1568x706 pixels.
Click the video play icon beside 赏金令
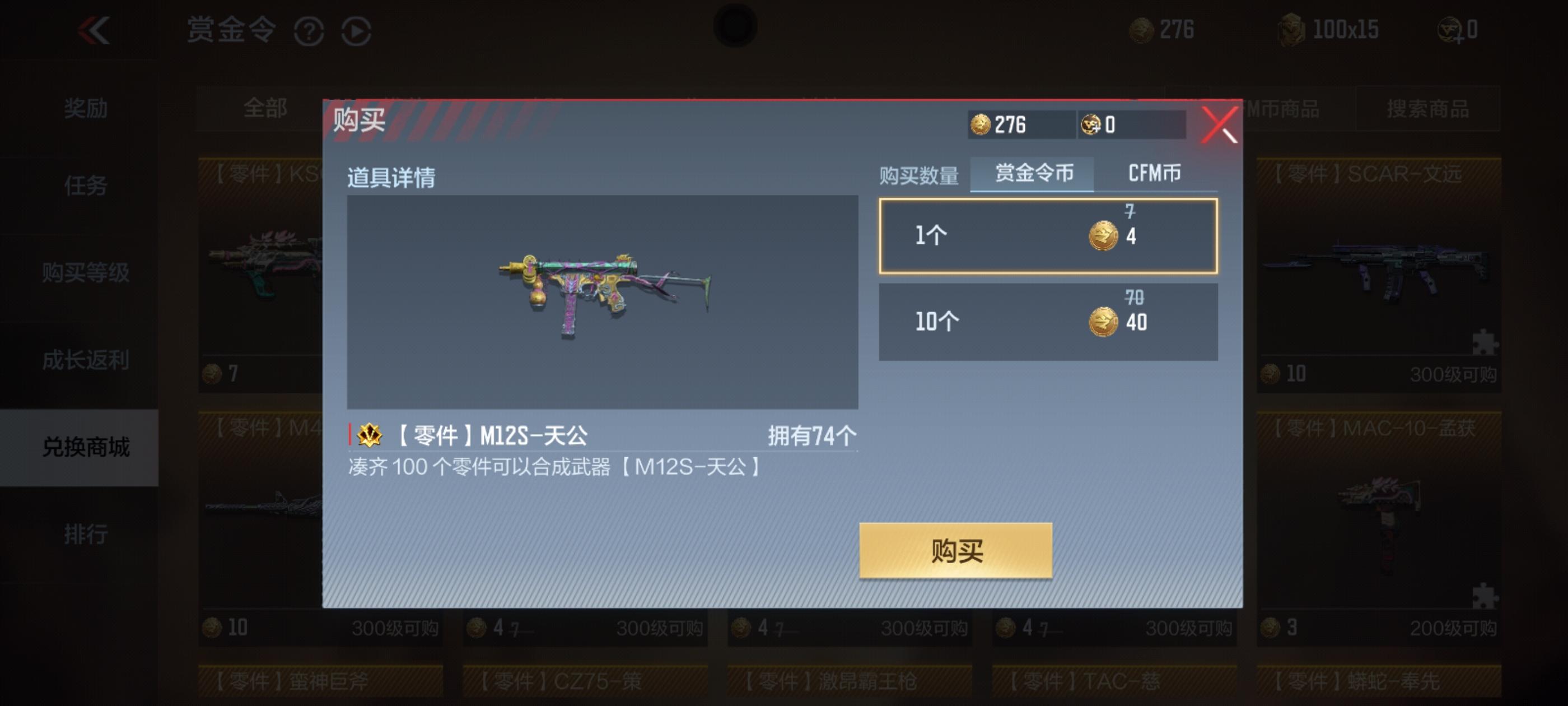click(x=358, y=32)
